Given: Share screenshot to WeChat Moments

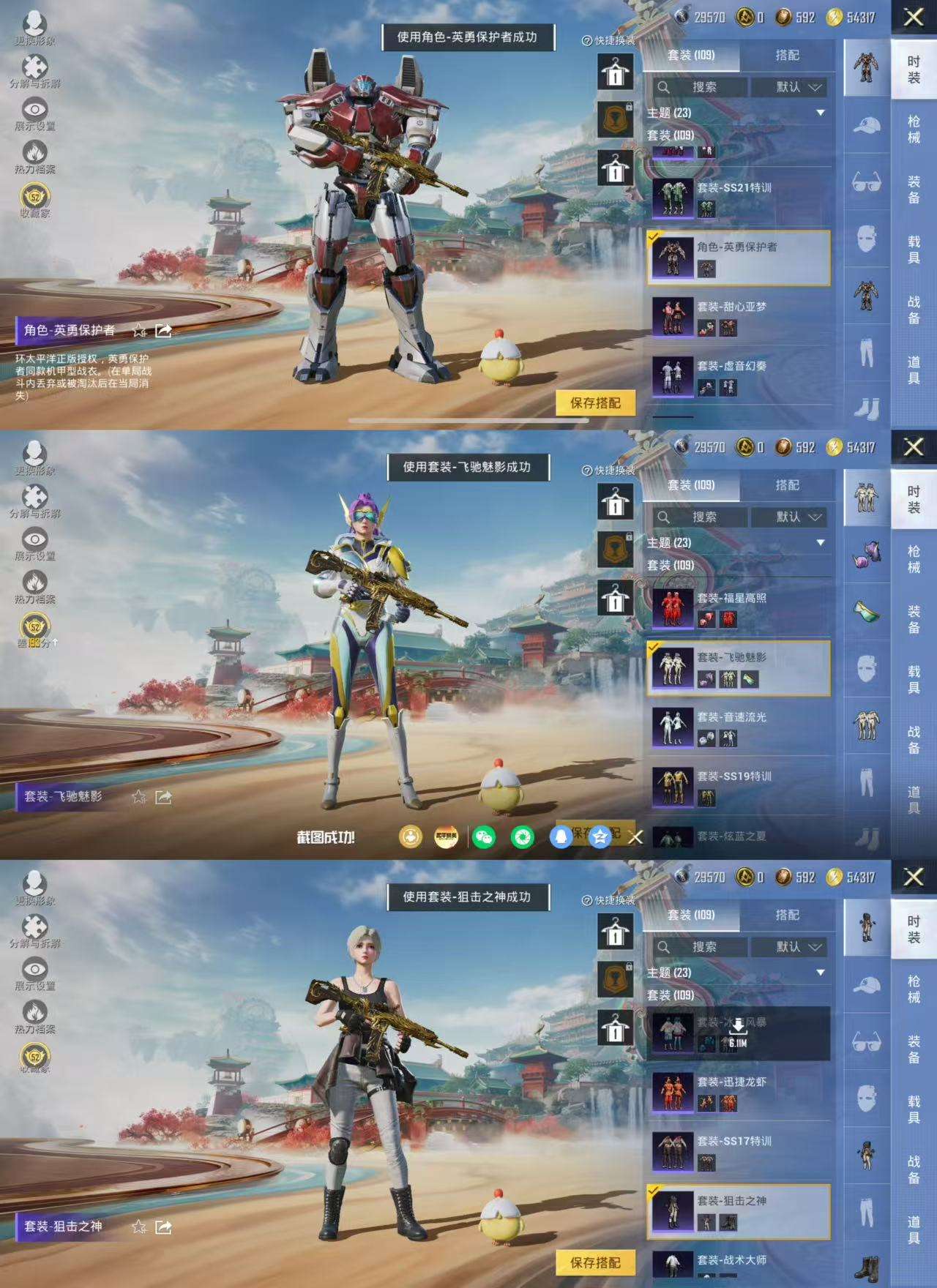Looking at the screenshot, I should click(x=522, y=837).
